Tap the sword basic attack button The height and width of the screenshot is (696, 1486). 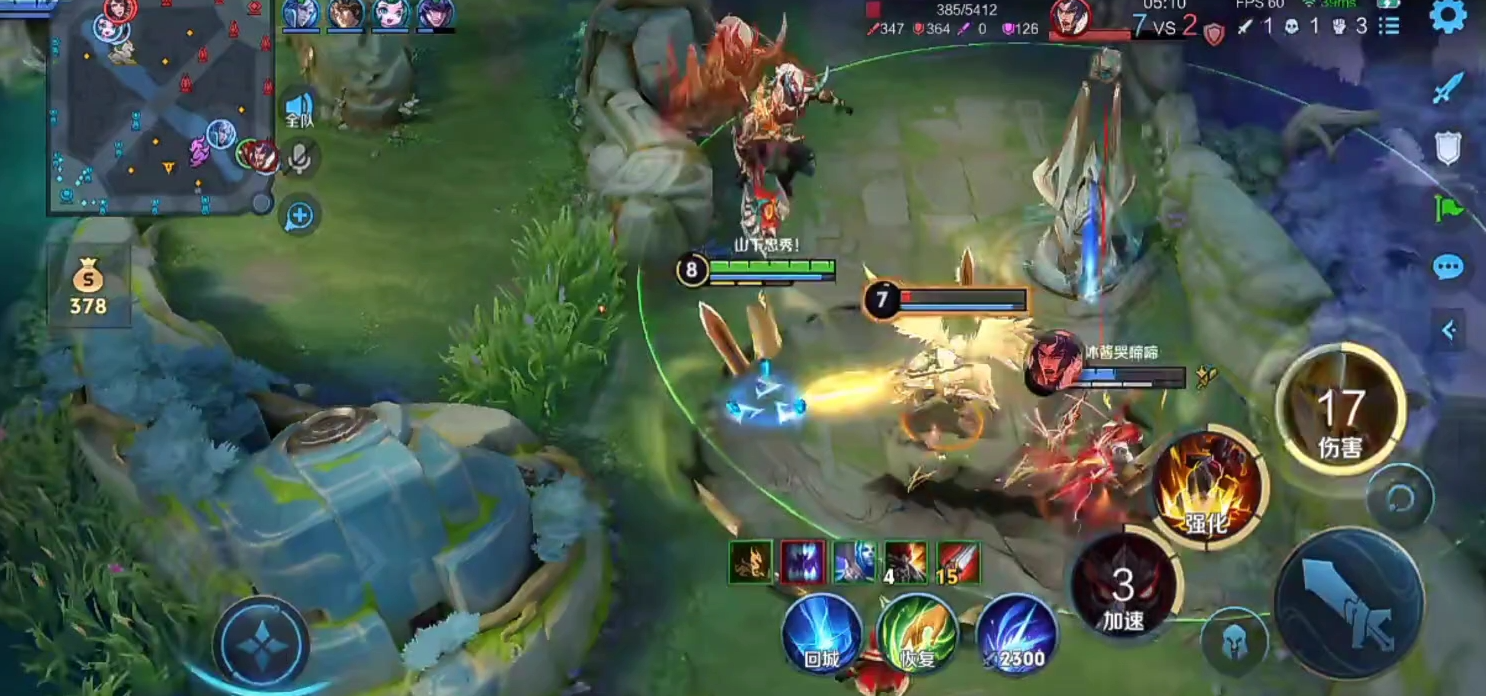point(1349,603)
